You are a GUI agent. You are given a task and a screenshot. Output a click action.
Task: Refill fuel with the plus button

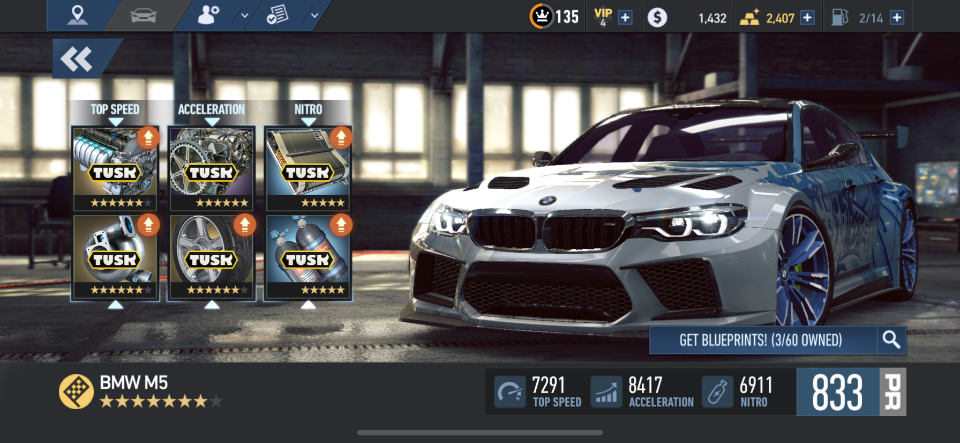pos(896,17)
